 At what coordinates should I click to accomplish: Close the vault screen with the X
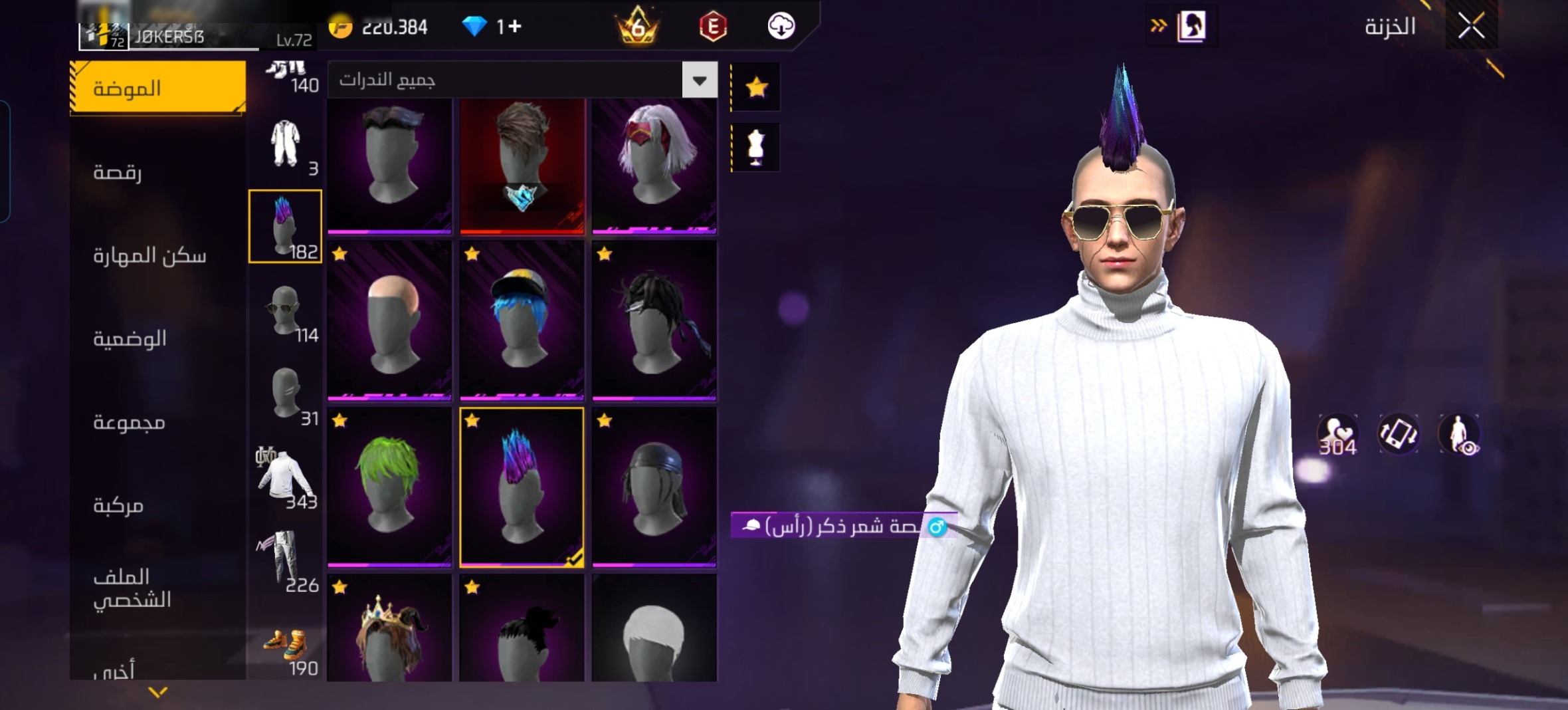pos(1471,27)
